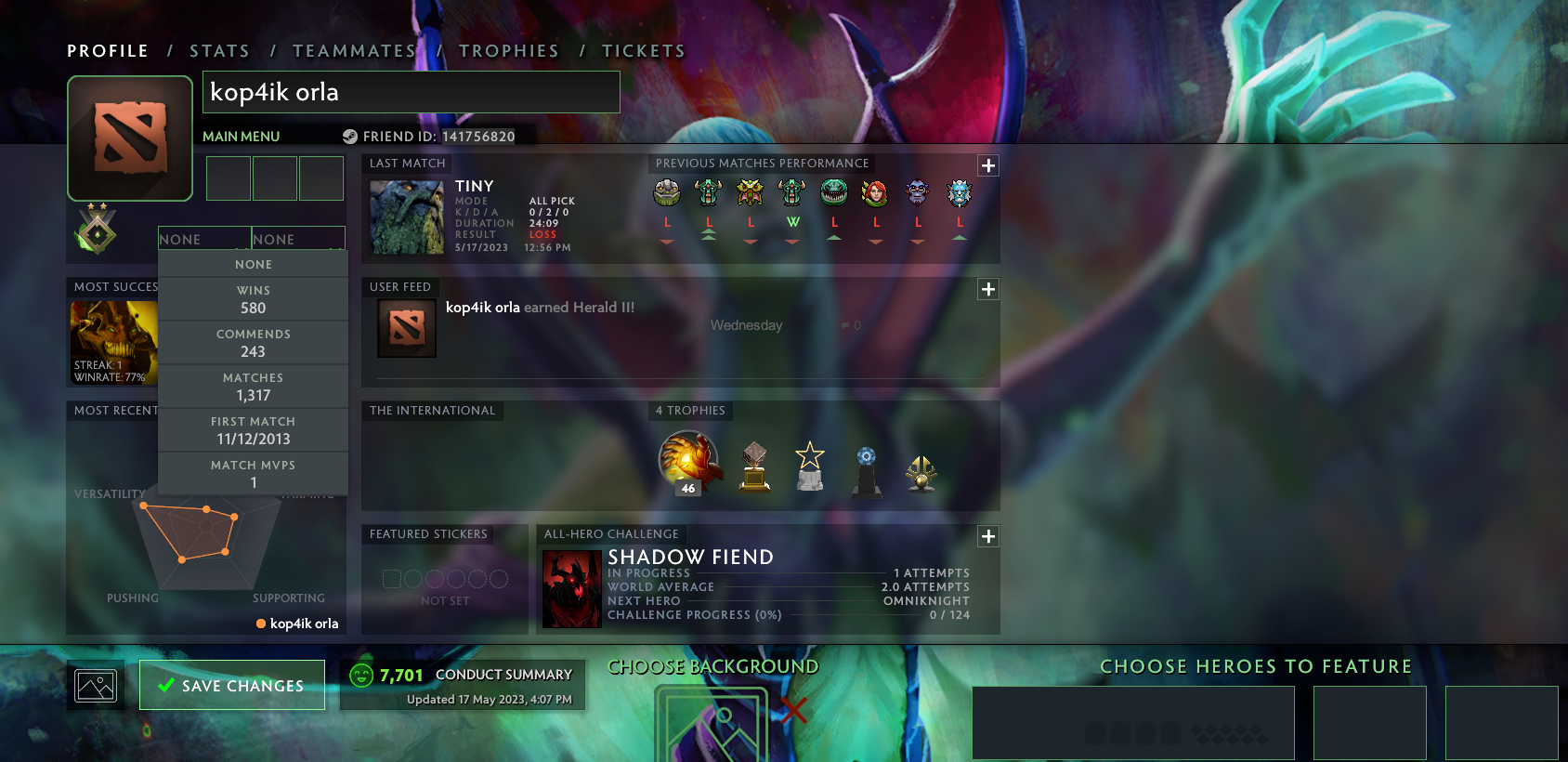Select the Tidehunter hero icon in previous matches

pos(833,192)
